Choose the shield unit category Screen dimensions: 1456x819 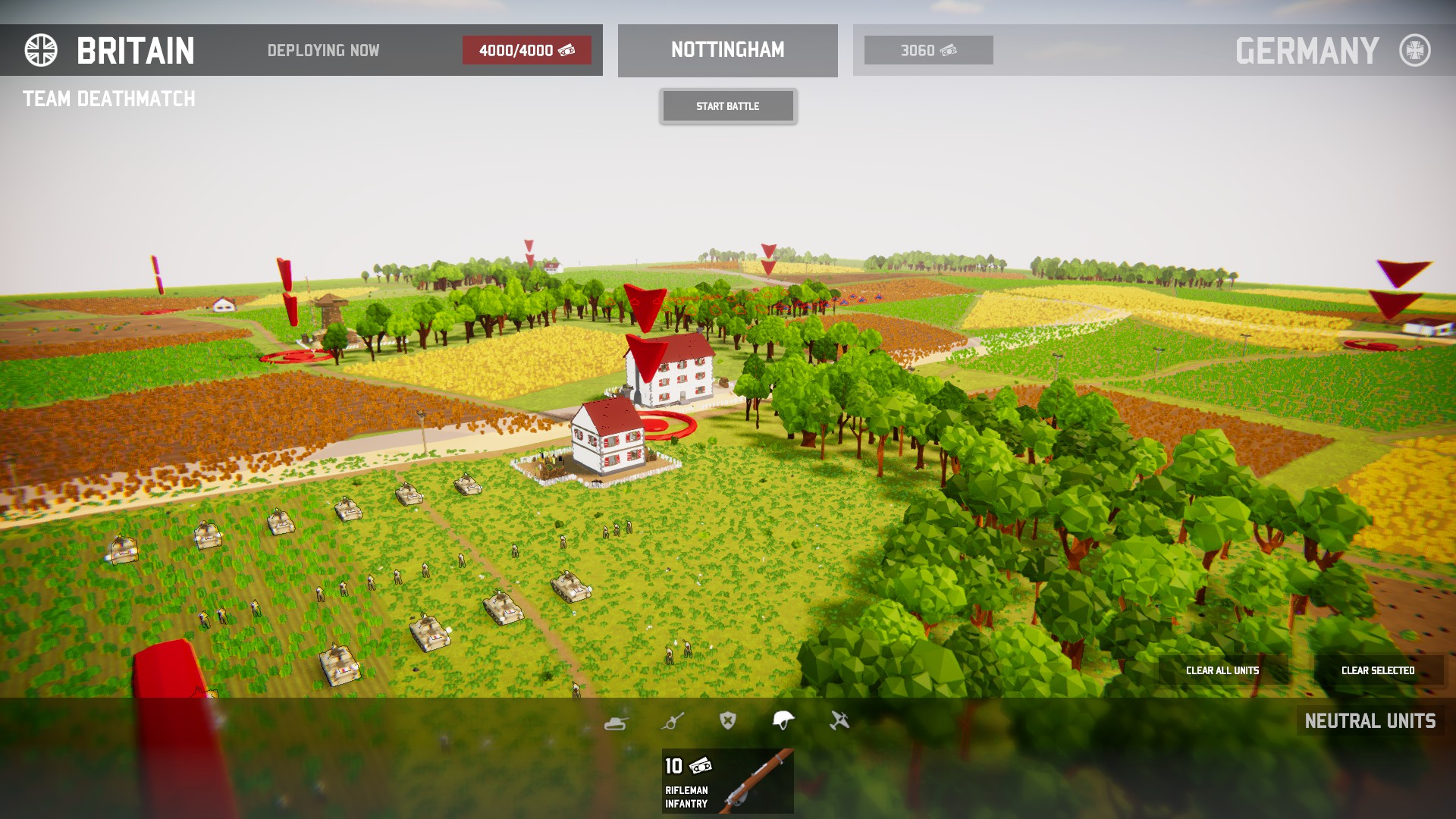pyautogui.click(x=728, y=720)
